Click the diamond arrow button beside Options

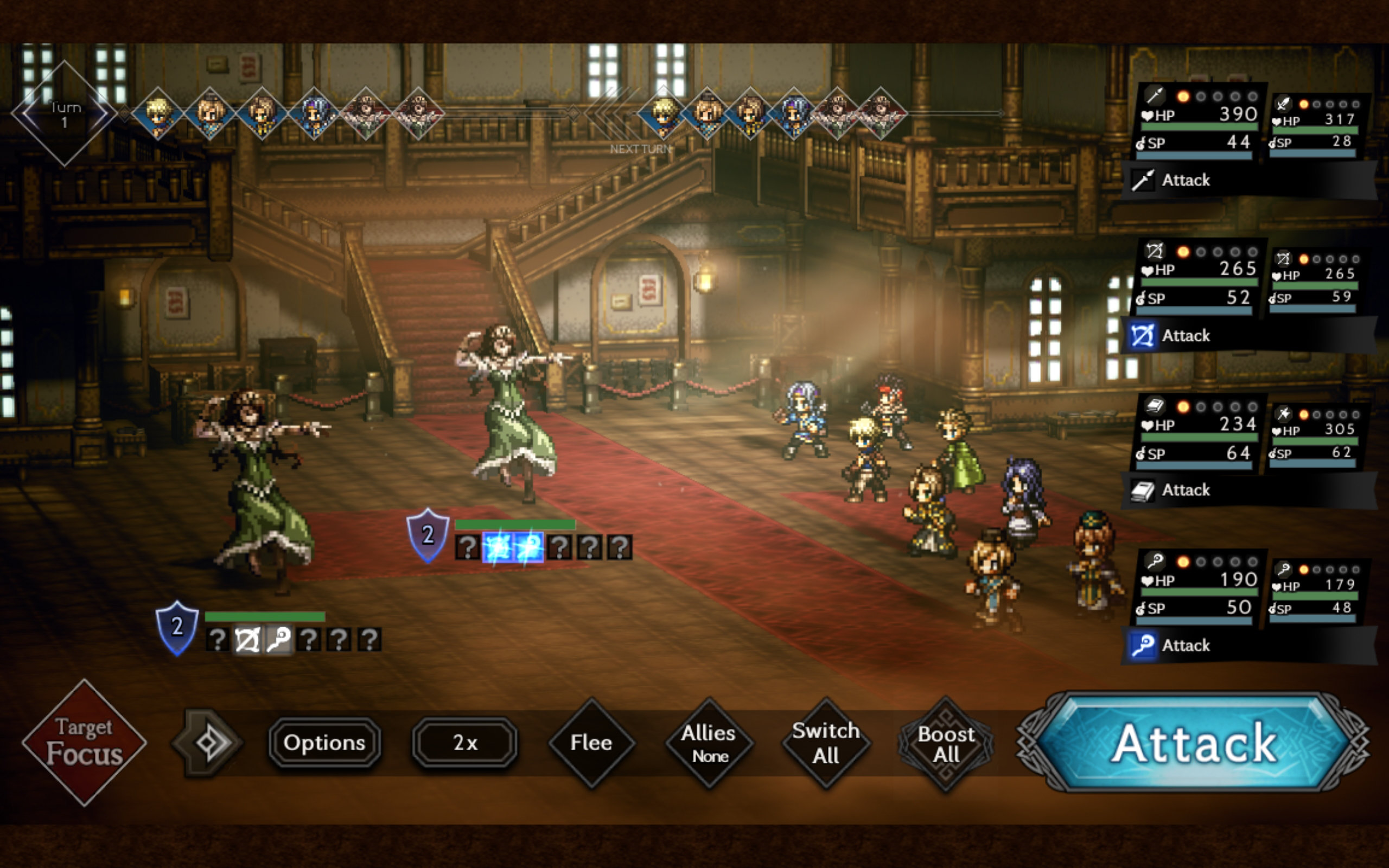tap(207, 743)
